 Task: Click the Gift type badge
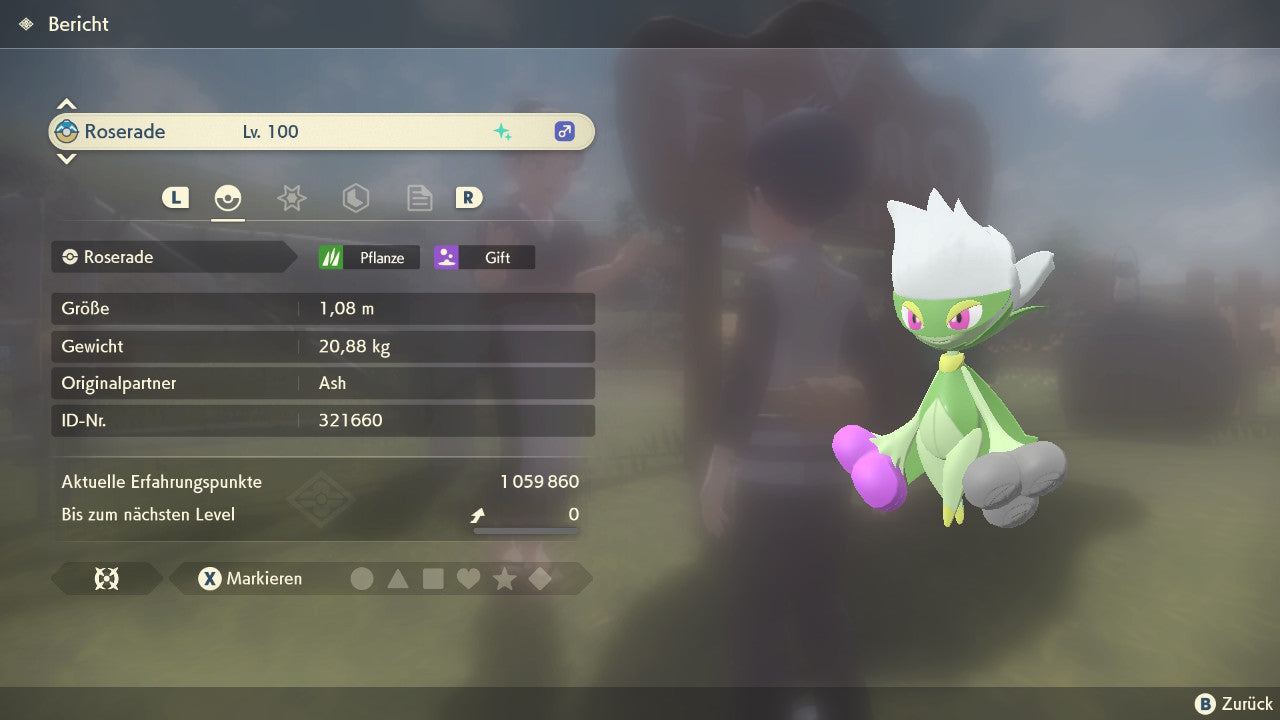(x=484, y=257)
